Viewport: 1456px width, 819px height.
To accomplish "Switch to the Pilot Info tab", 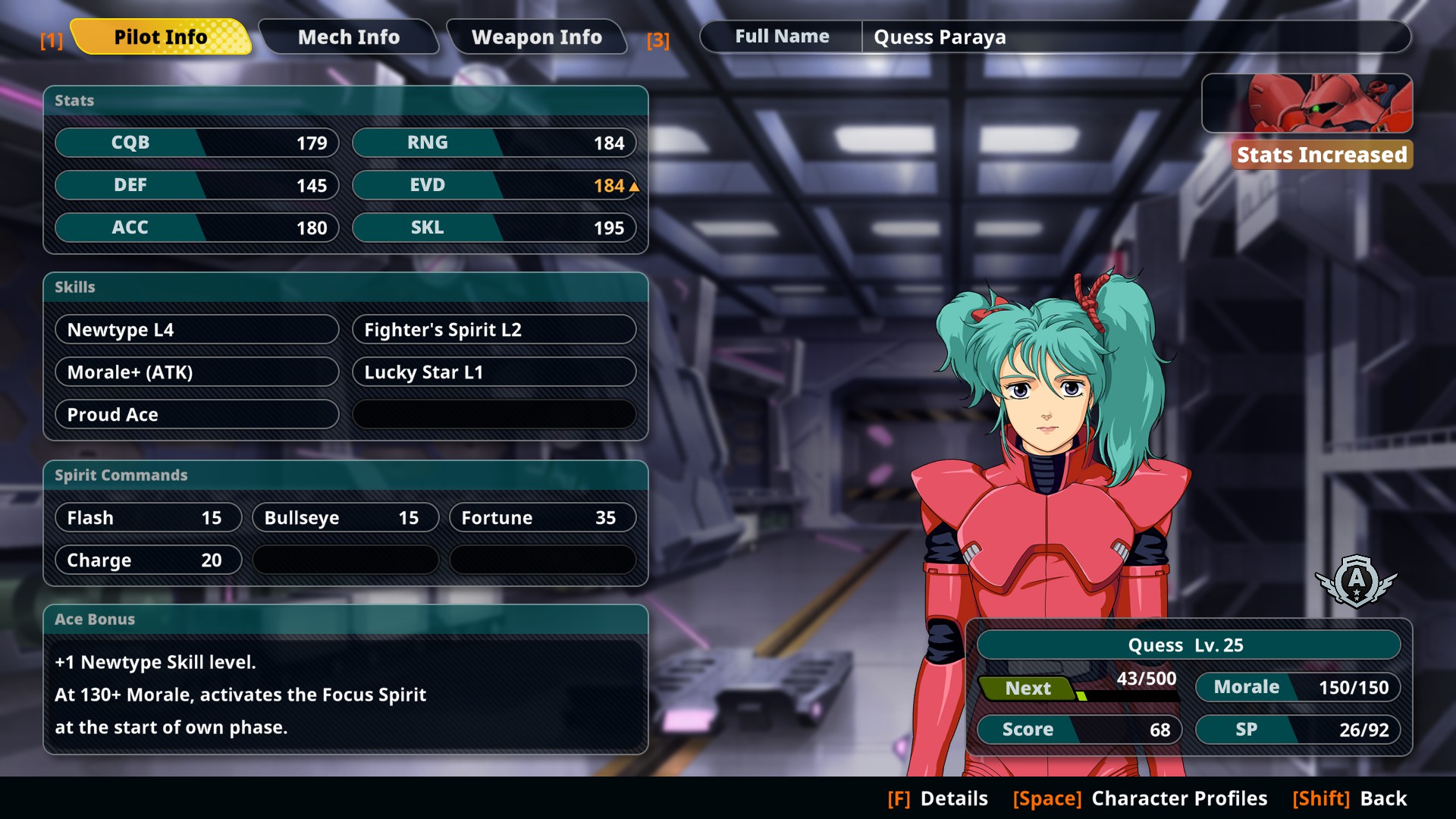I will tap(160, 37).
